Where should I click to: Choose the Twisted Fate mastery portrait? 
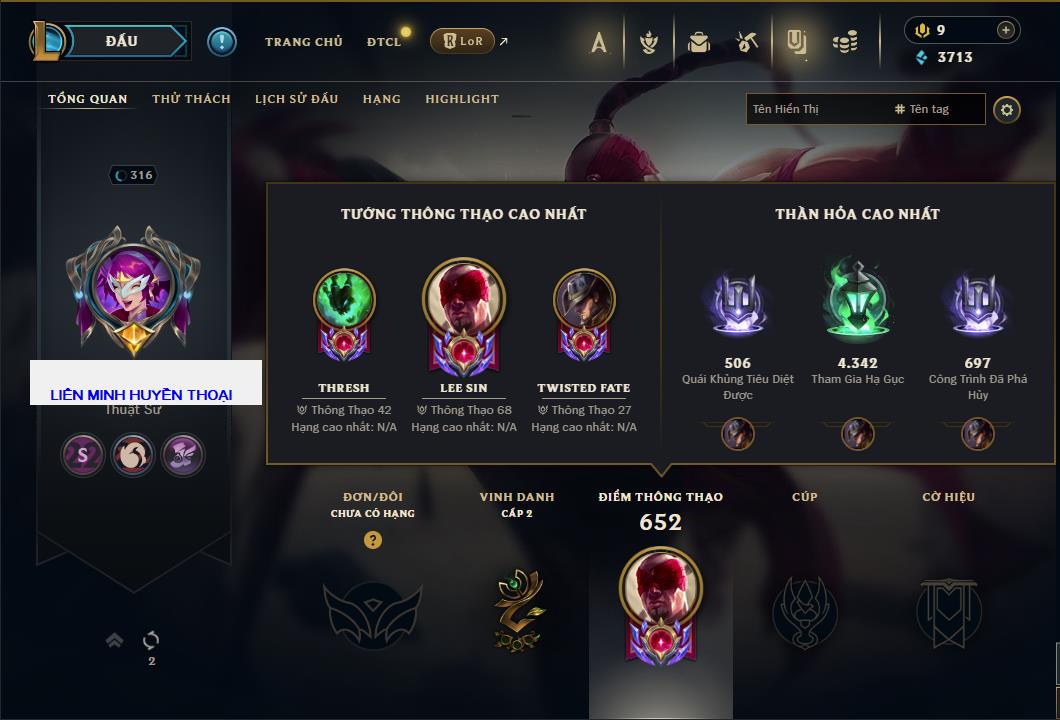[584, 299]
